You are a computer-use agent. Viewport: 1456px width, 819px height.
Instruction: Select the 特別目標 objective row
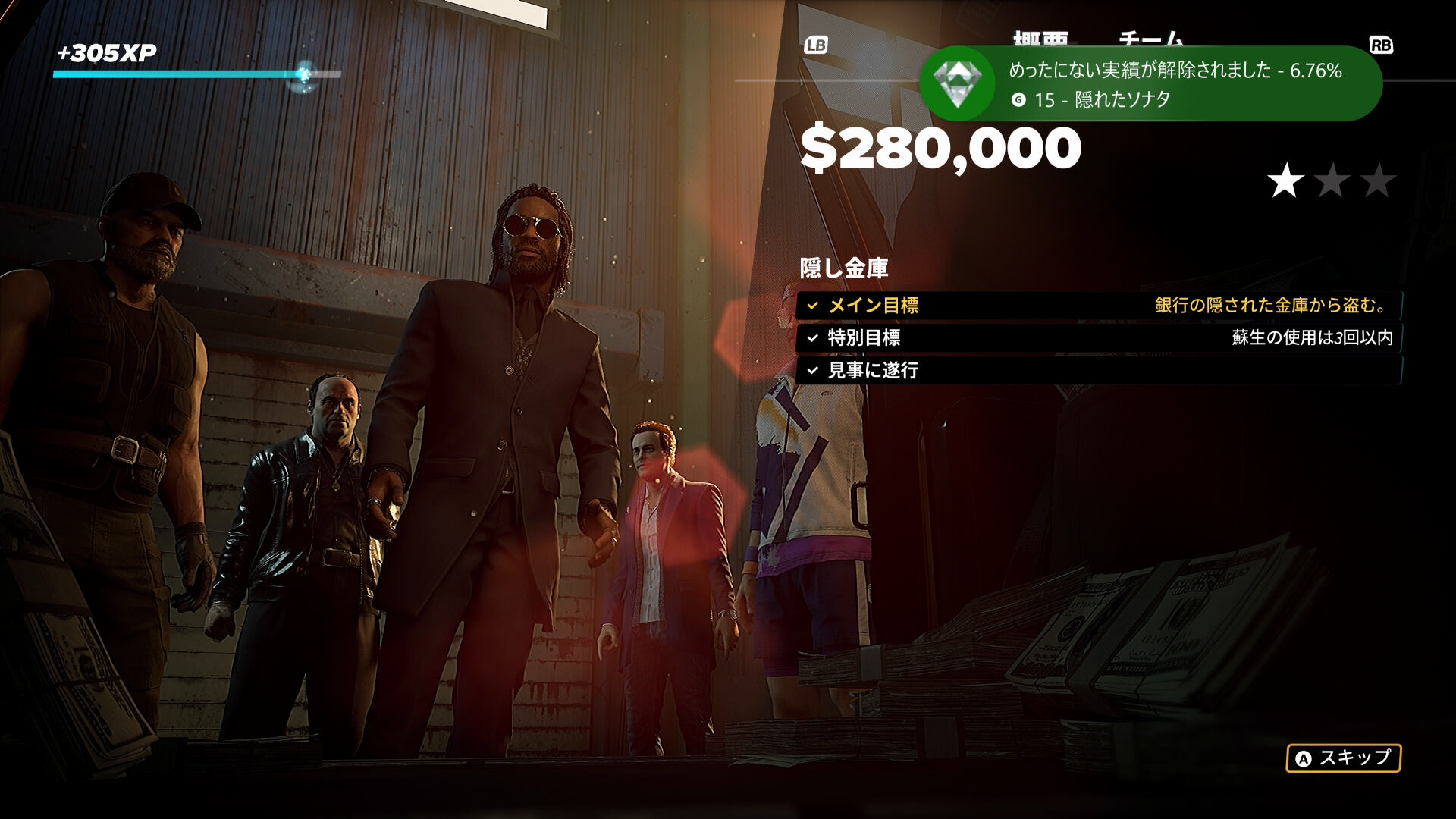click(1098, 338)
